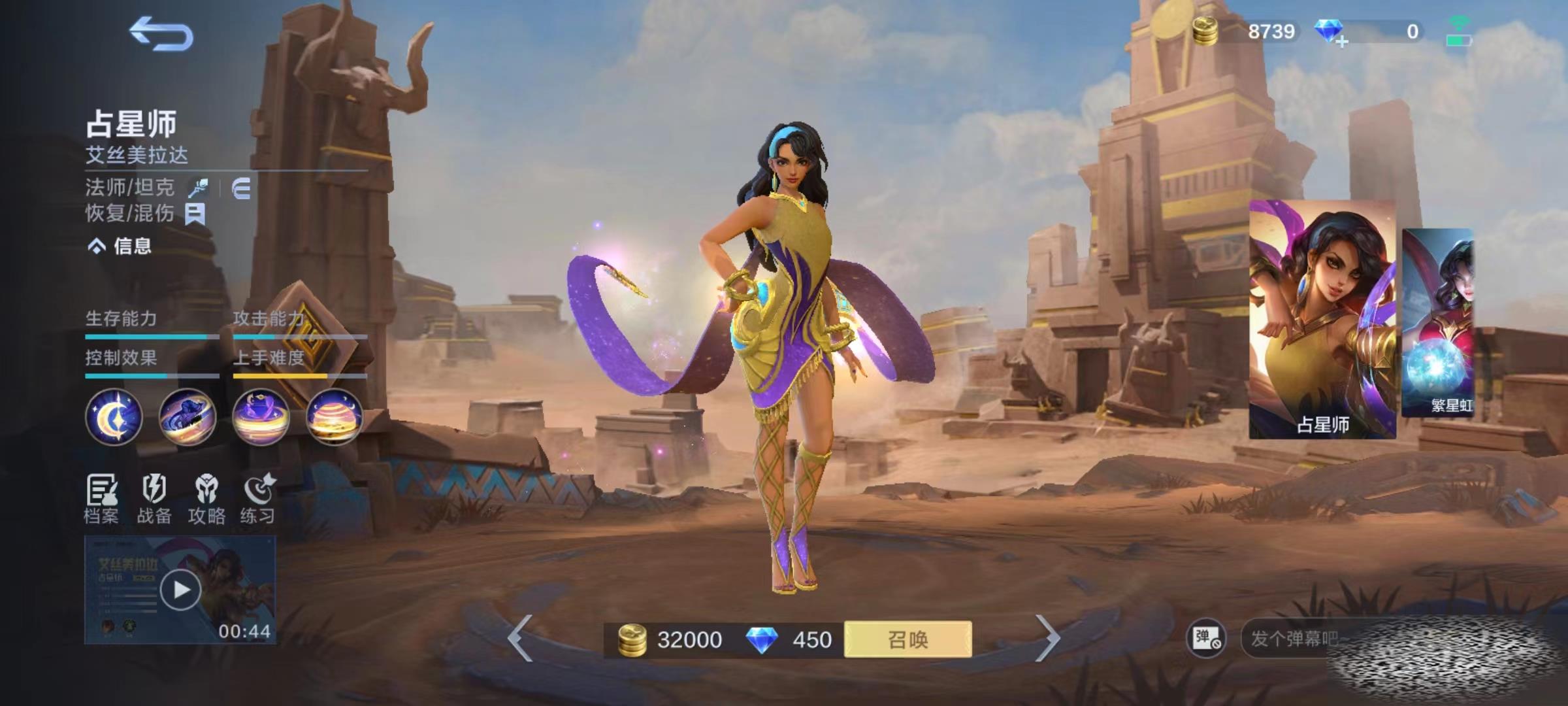Toggle the 弹 bullet comments button
This screenshot has width=1568, height=706.
1206,638
